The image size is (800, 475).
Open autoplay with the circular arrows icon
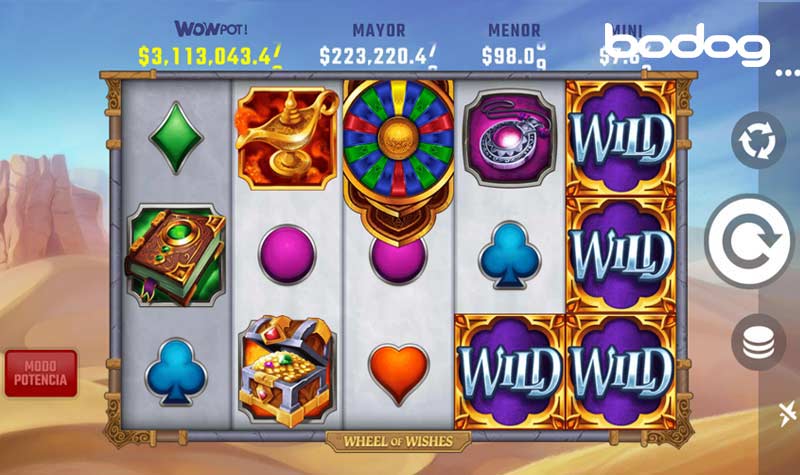click(x=757, y=139)
